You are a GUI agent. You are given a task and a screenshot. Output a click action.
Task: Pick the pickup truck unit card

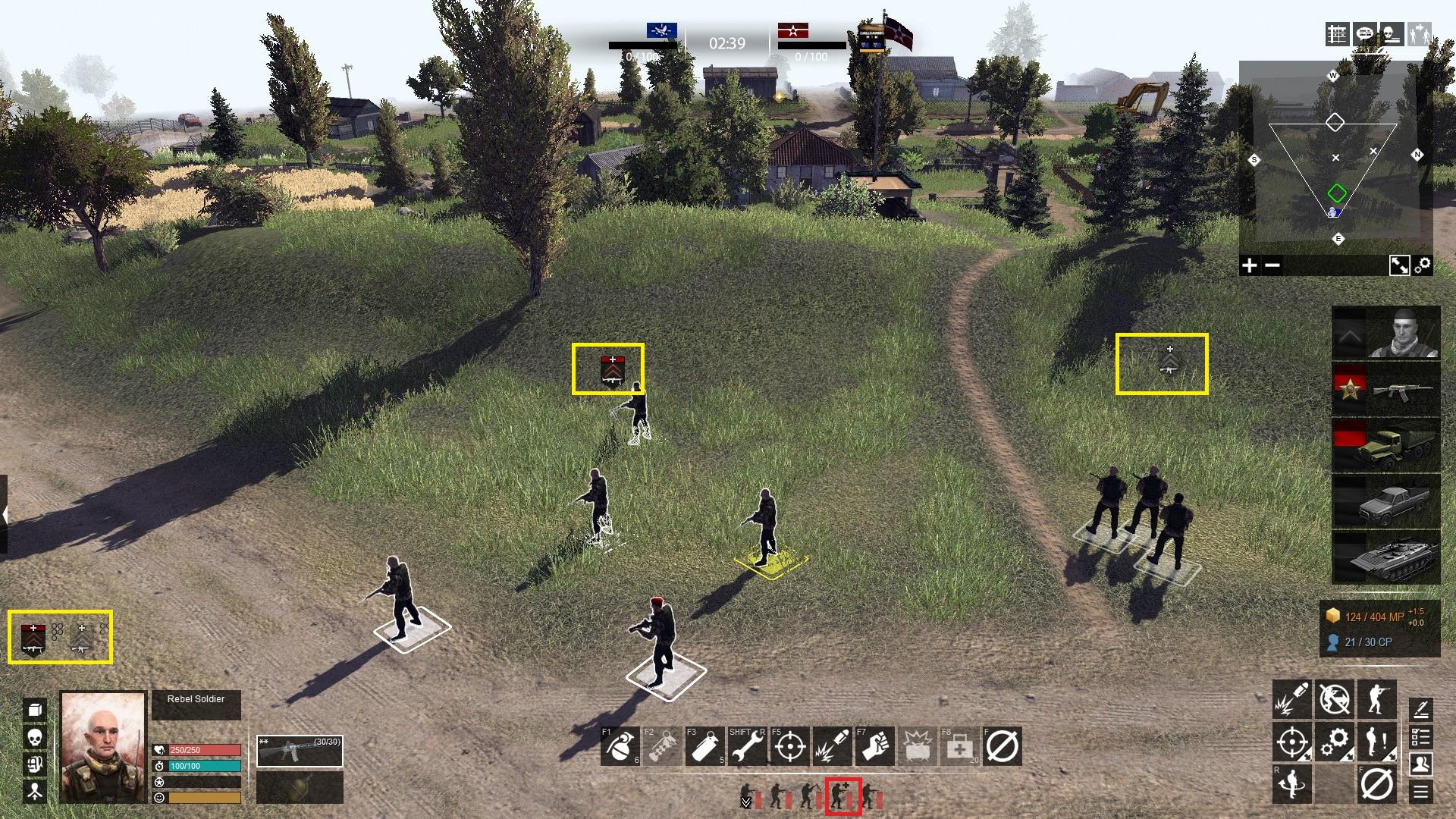[x=1385, y=501]
